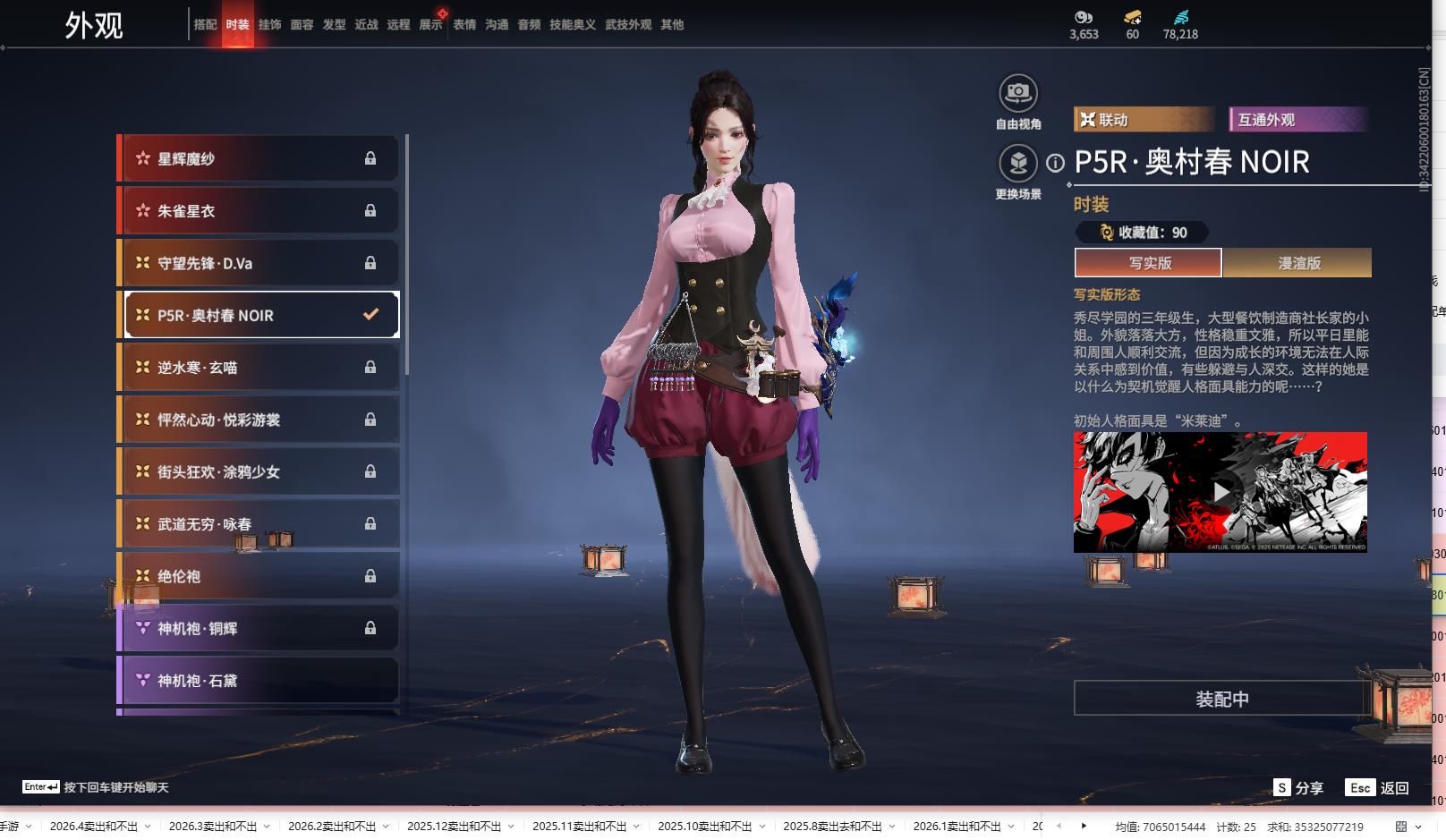The height and width of the screenshot is (840, 1446).
Task: Open the 更换场景 scene changer
Action: (x=1018, y=164)
